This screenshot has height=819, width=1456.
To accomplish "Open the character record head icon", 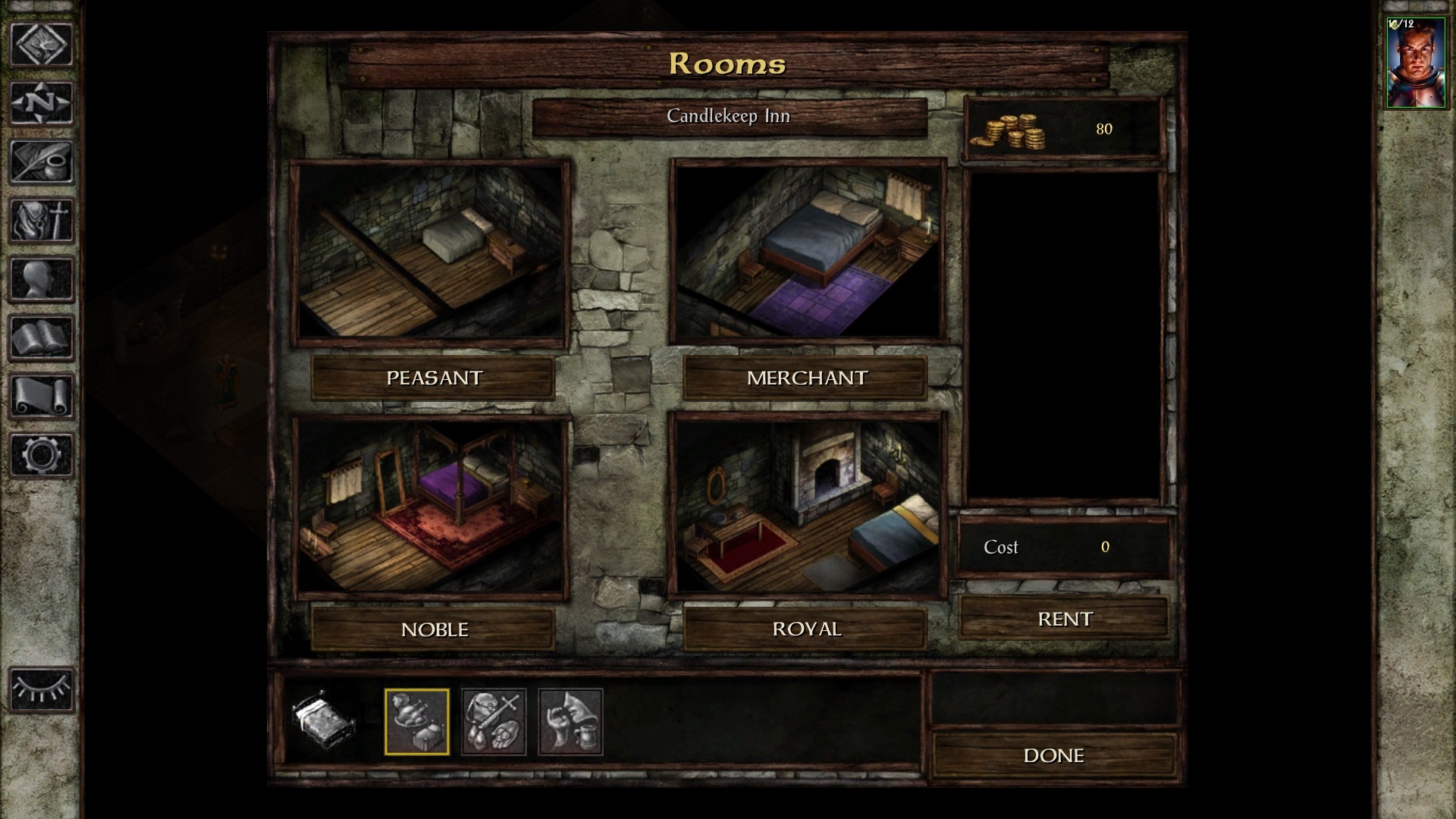I will 42,279.
